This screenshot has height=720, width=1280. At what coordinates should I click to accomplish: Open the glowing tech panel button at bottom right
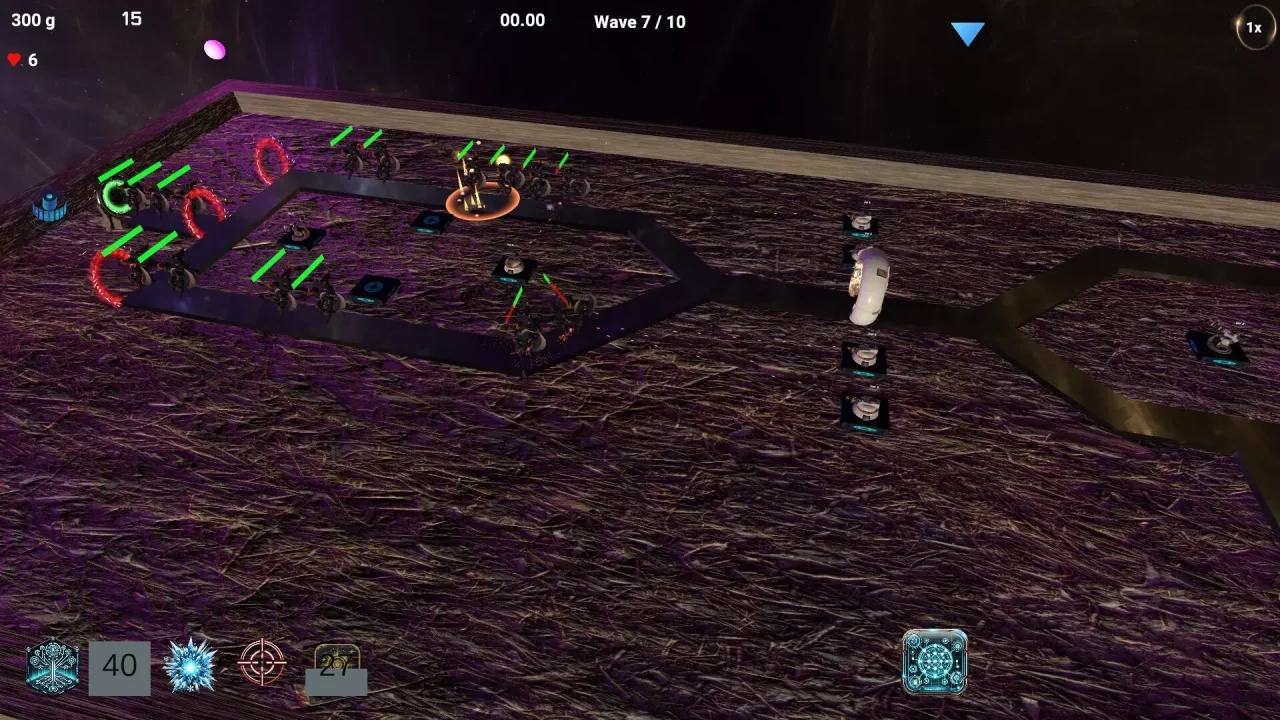[x=935, y=661]
